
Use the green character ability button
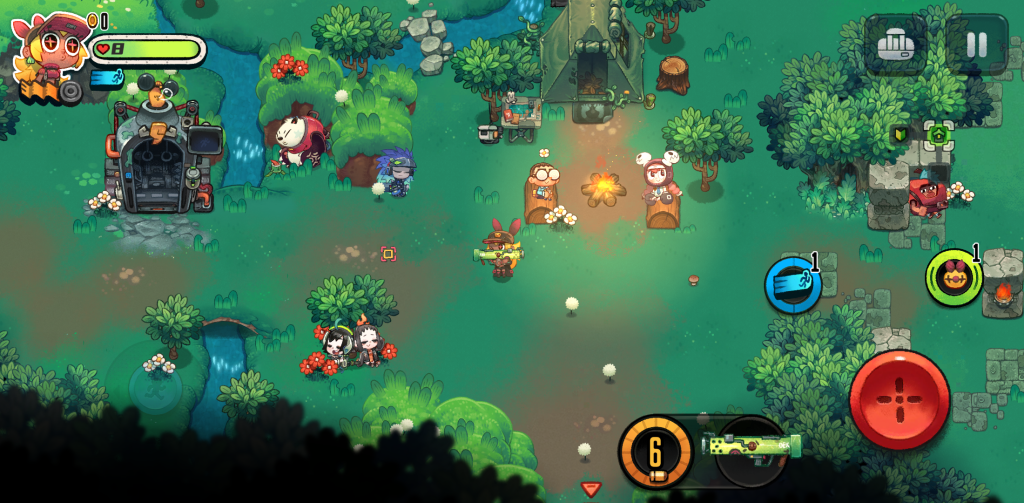click(953, 277)
